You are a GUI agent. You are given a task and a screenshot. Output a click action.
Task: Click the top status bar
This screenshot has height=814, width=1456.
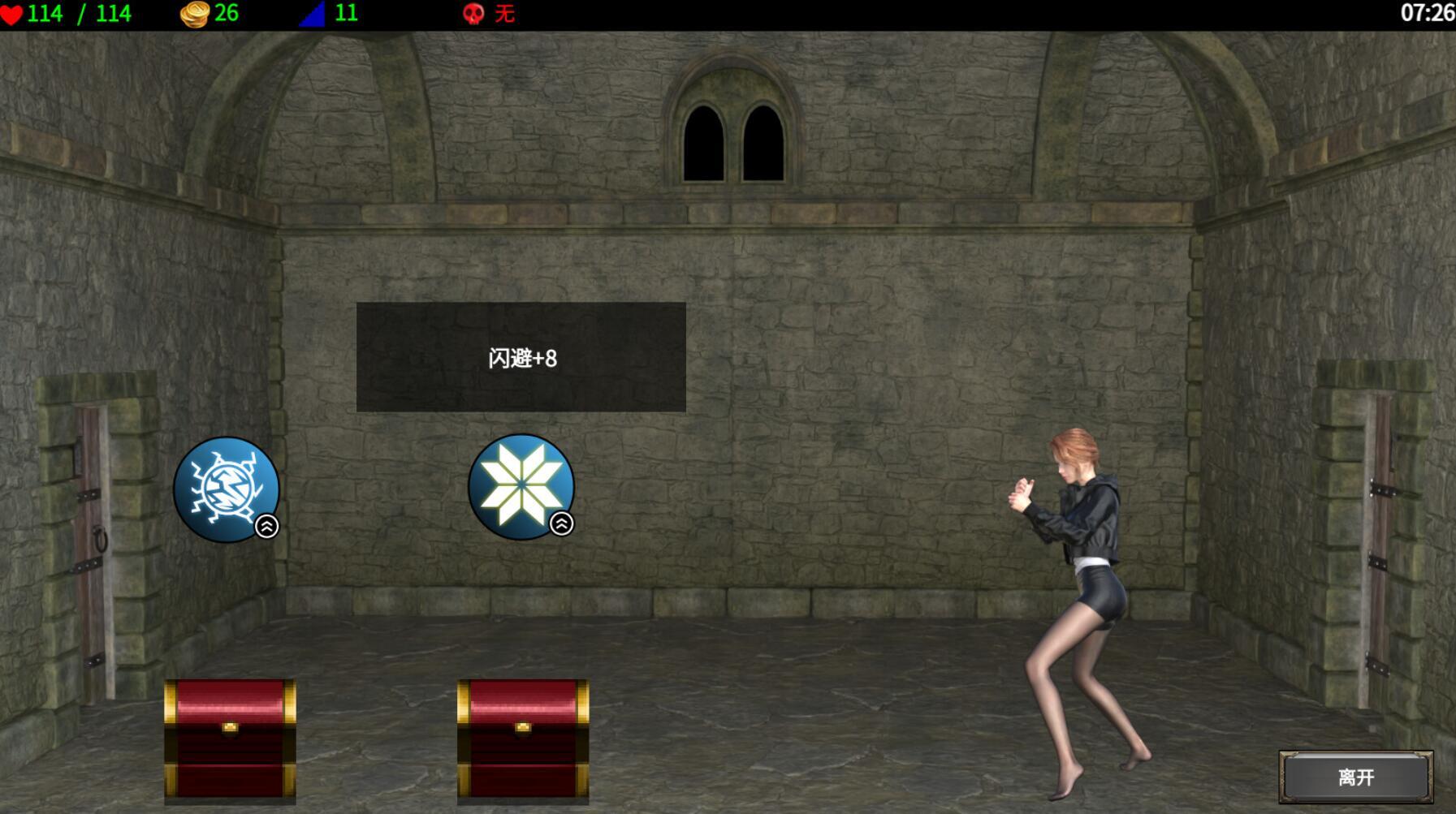[x=728, y=13]
